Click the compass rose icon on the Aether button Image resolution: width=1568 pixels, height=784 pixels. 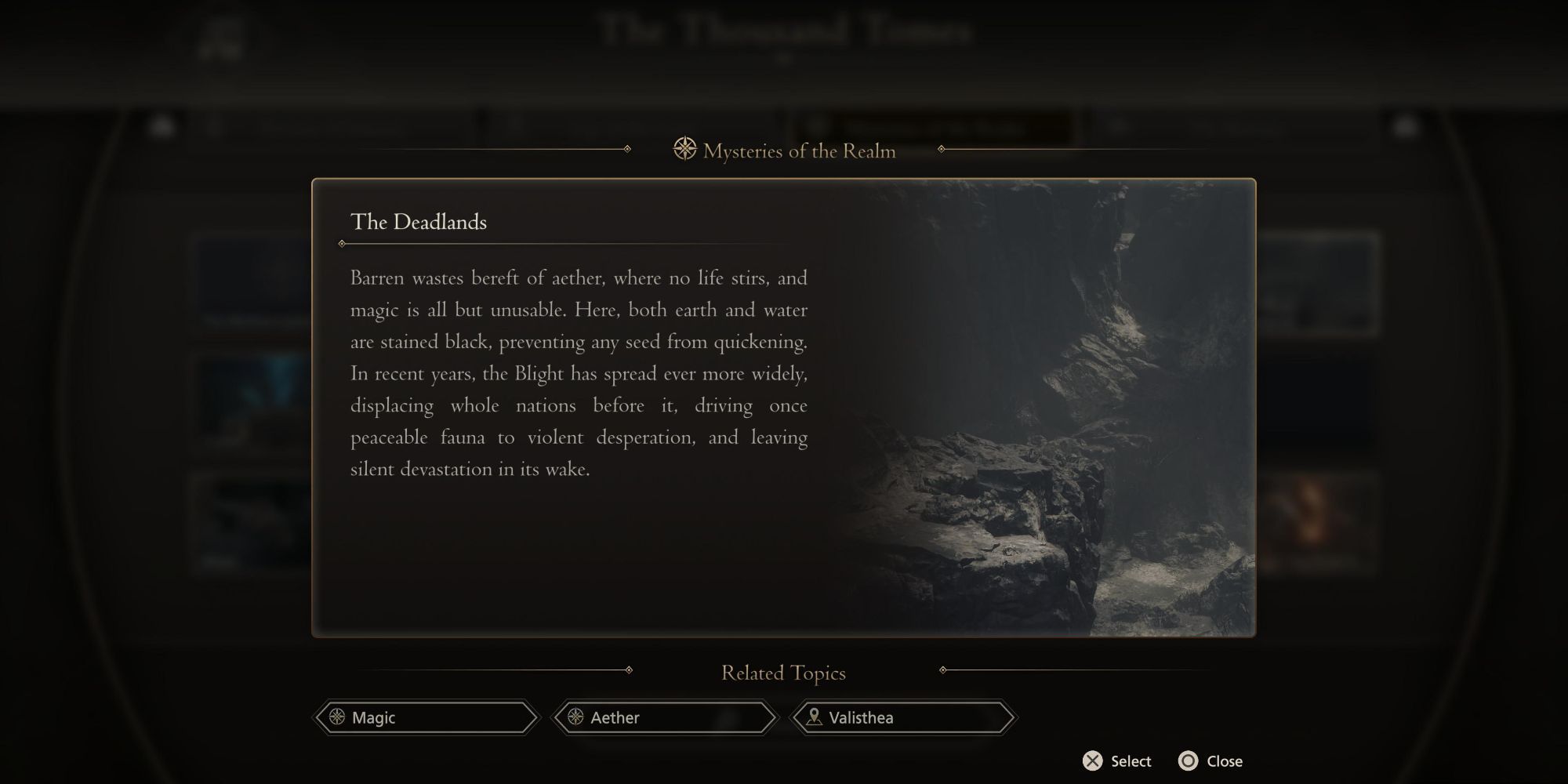578,717
